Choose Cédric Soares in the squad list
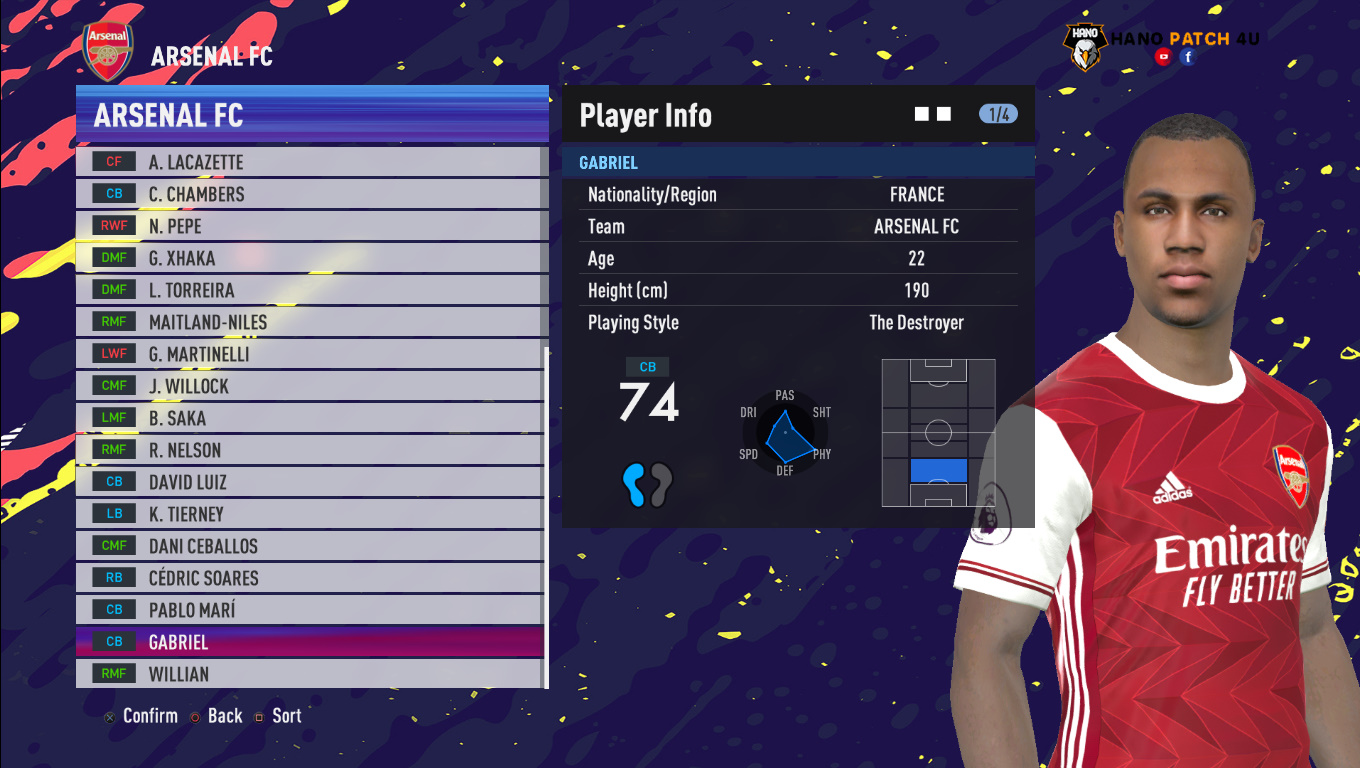This screenshot has height=768, width=1360. pyautogui.click(x=310, y=578)
